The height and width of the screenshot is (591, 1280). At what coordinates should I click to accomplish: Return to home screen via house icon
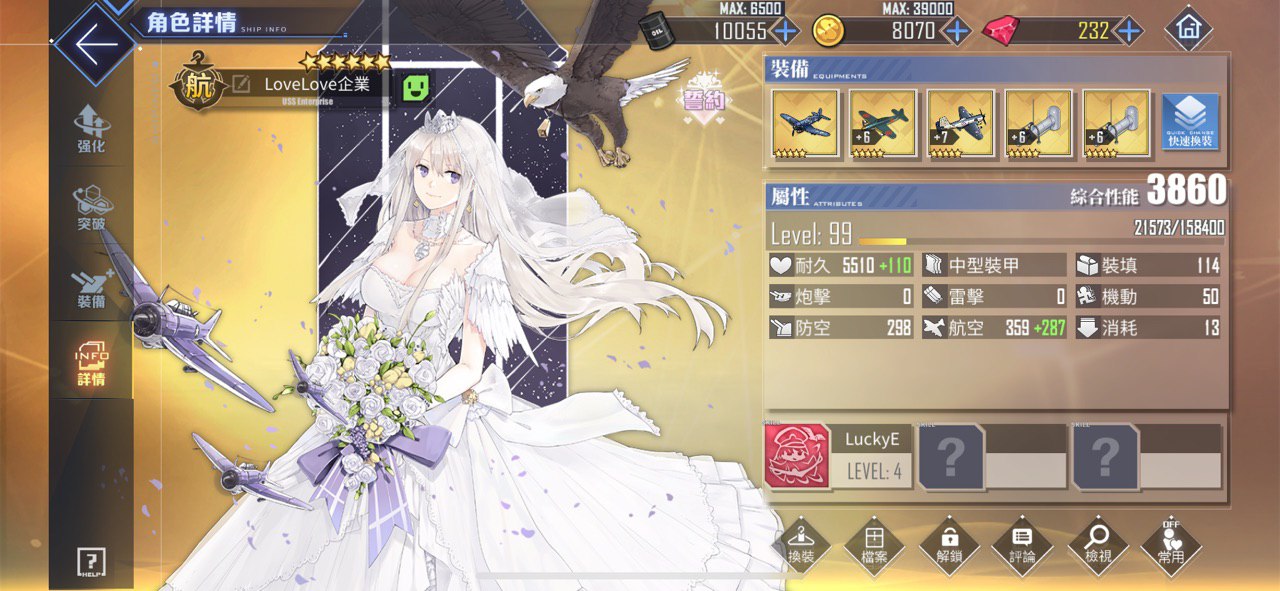tap(1188, 29)
